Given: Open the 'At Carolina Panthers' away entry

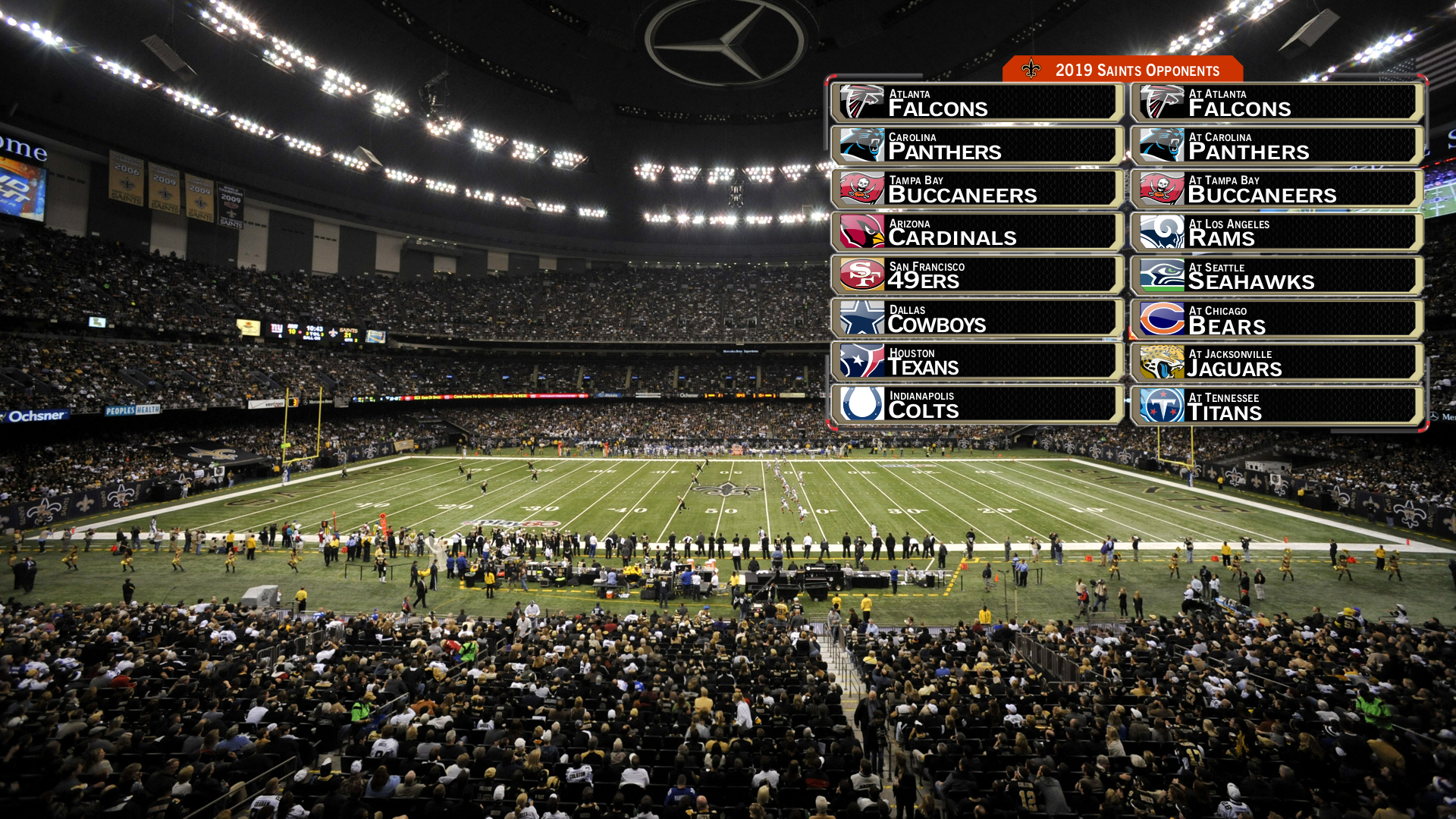Looking at the screenshot, I should pyautogui.click(x=1276, y=146).
